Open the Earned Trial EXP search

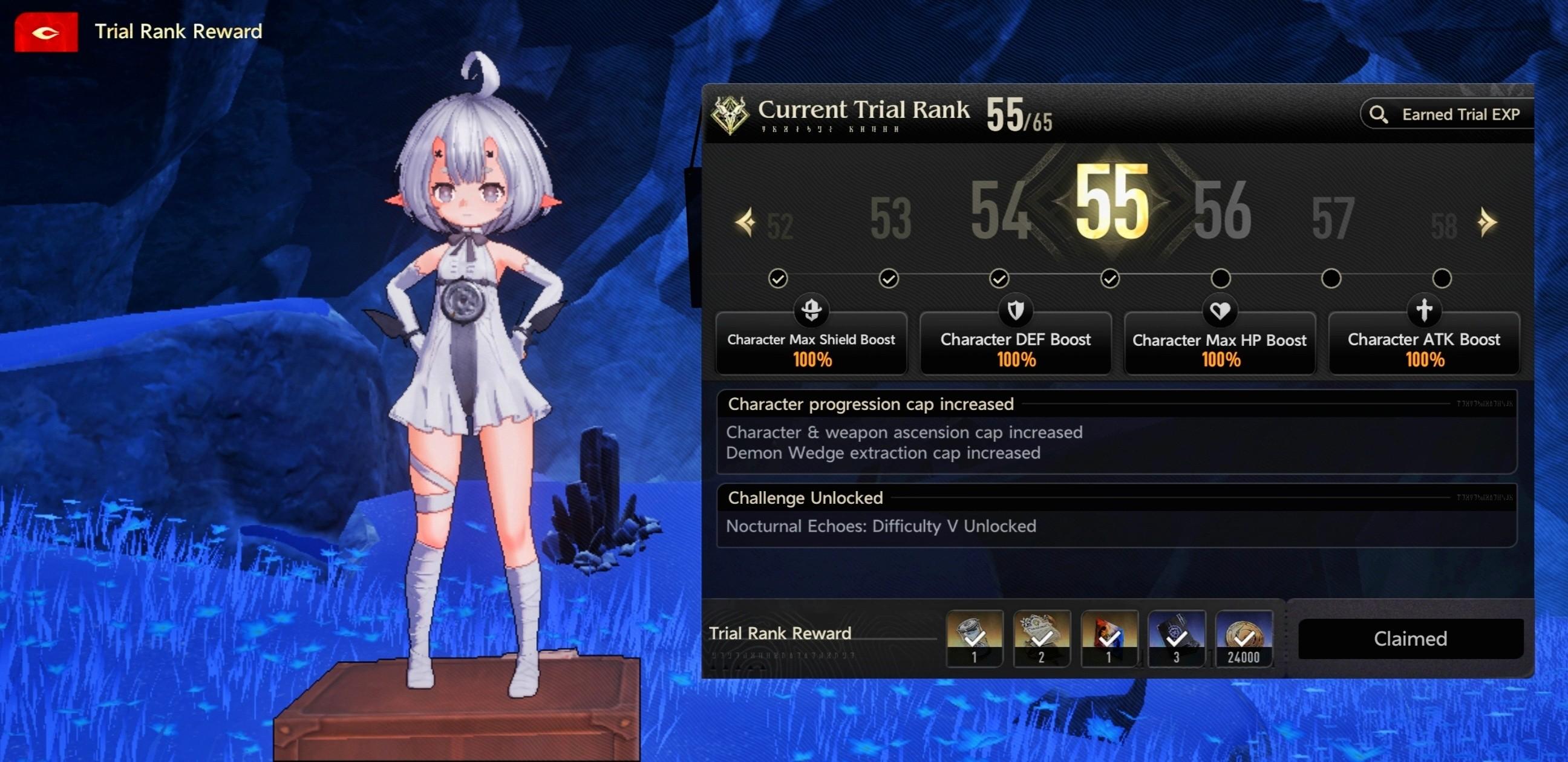coord(1446,114)
